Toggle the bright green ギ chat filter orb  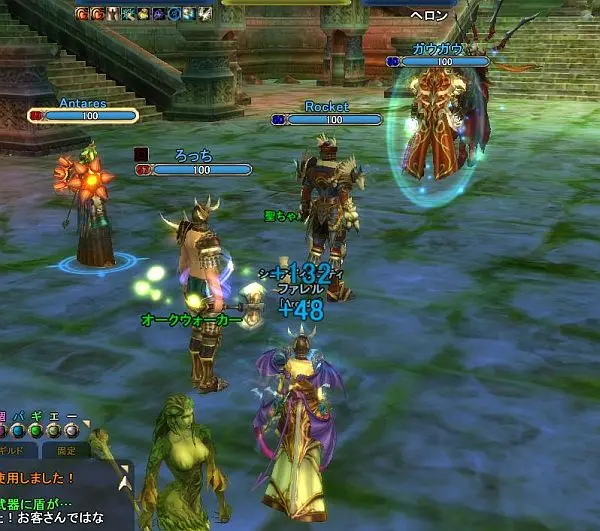36,431
